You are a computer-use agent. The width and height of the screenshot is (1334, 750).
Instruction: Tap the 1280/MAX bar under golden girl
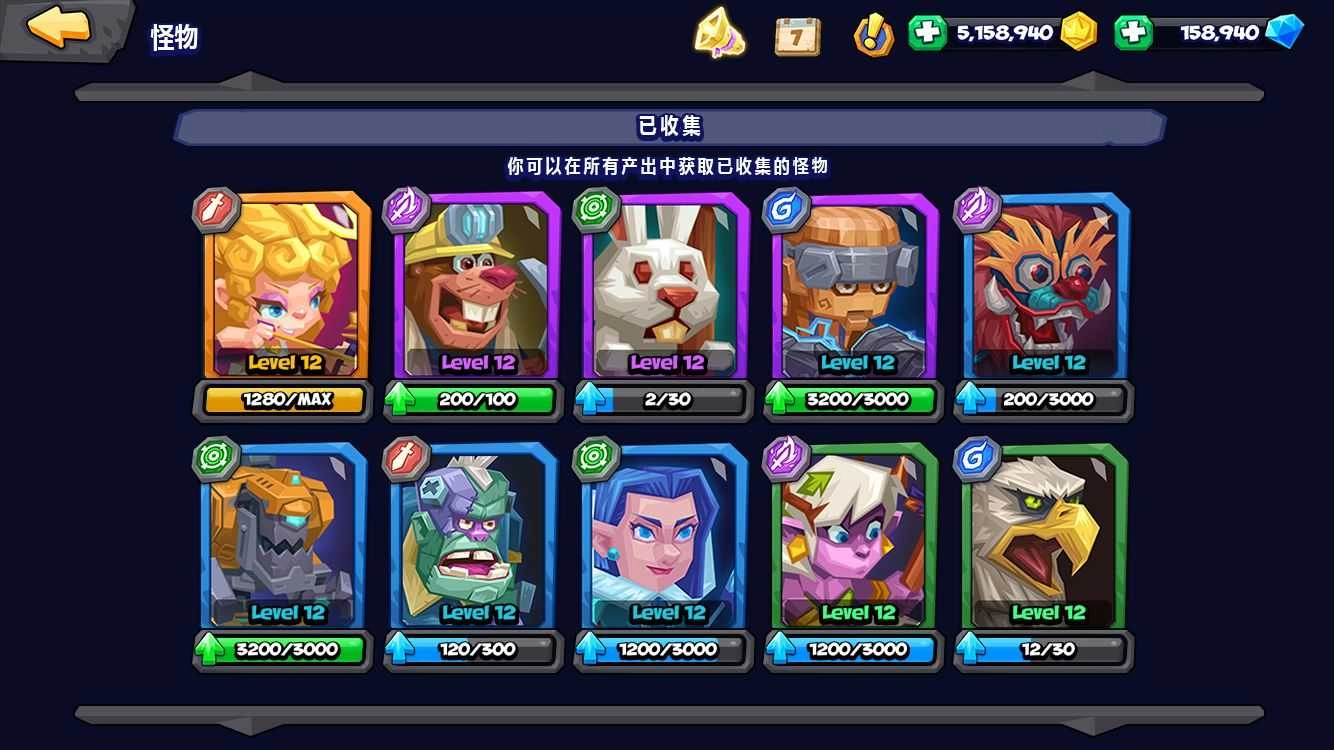click(x=282, y=399)
